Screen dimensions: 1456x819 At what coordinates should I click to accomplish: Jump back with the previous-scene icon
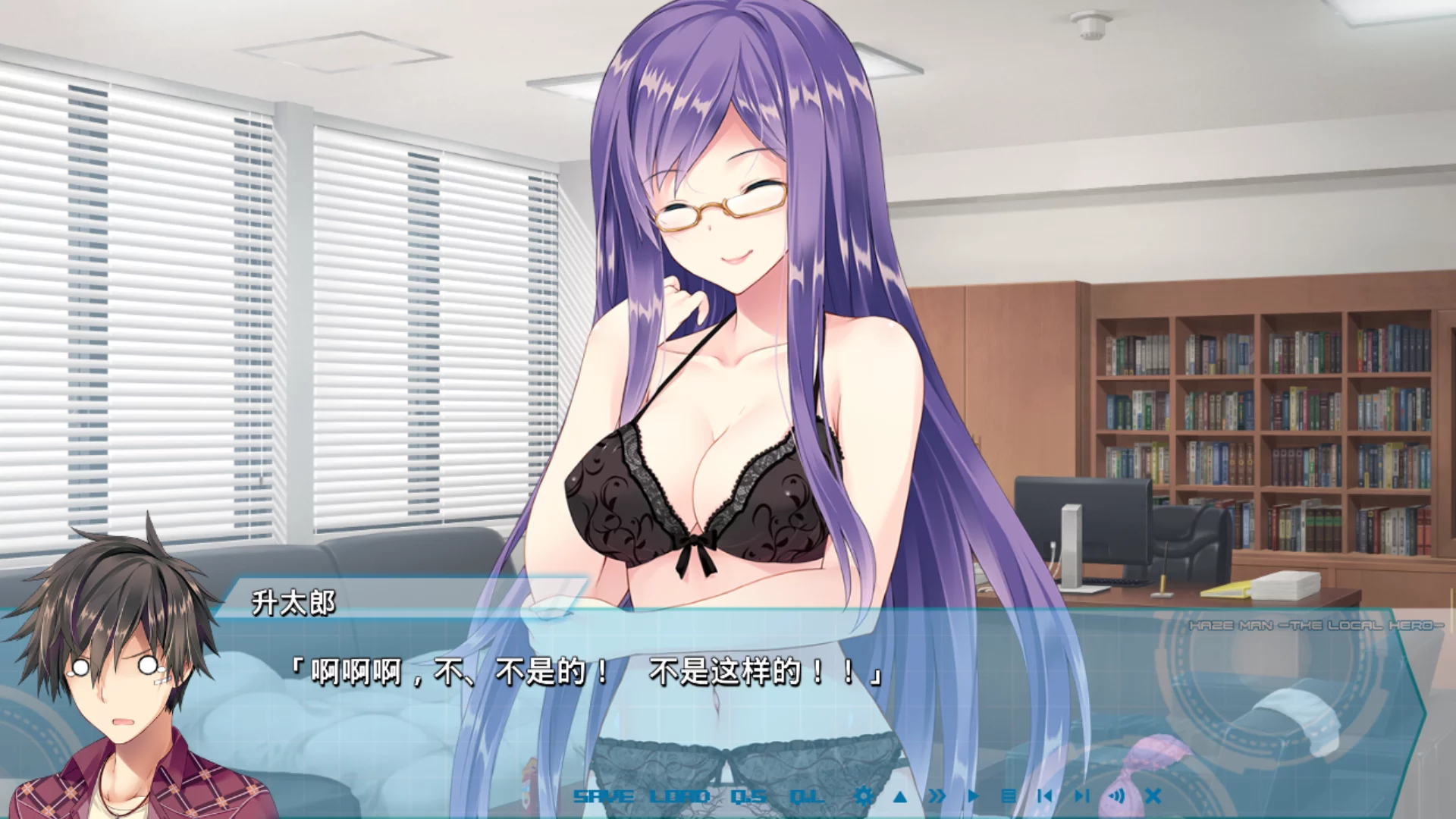click(x=1045, y=796)
